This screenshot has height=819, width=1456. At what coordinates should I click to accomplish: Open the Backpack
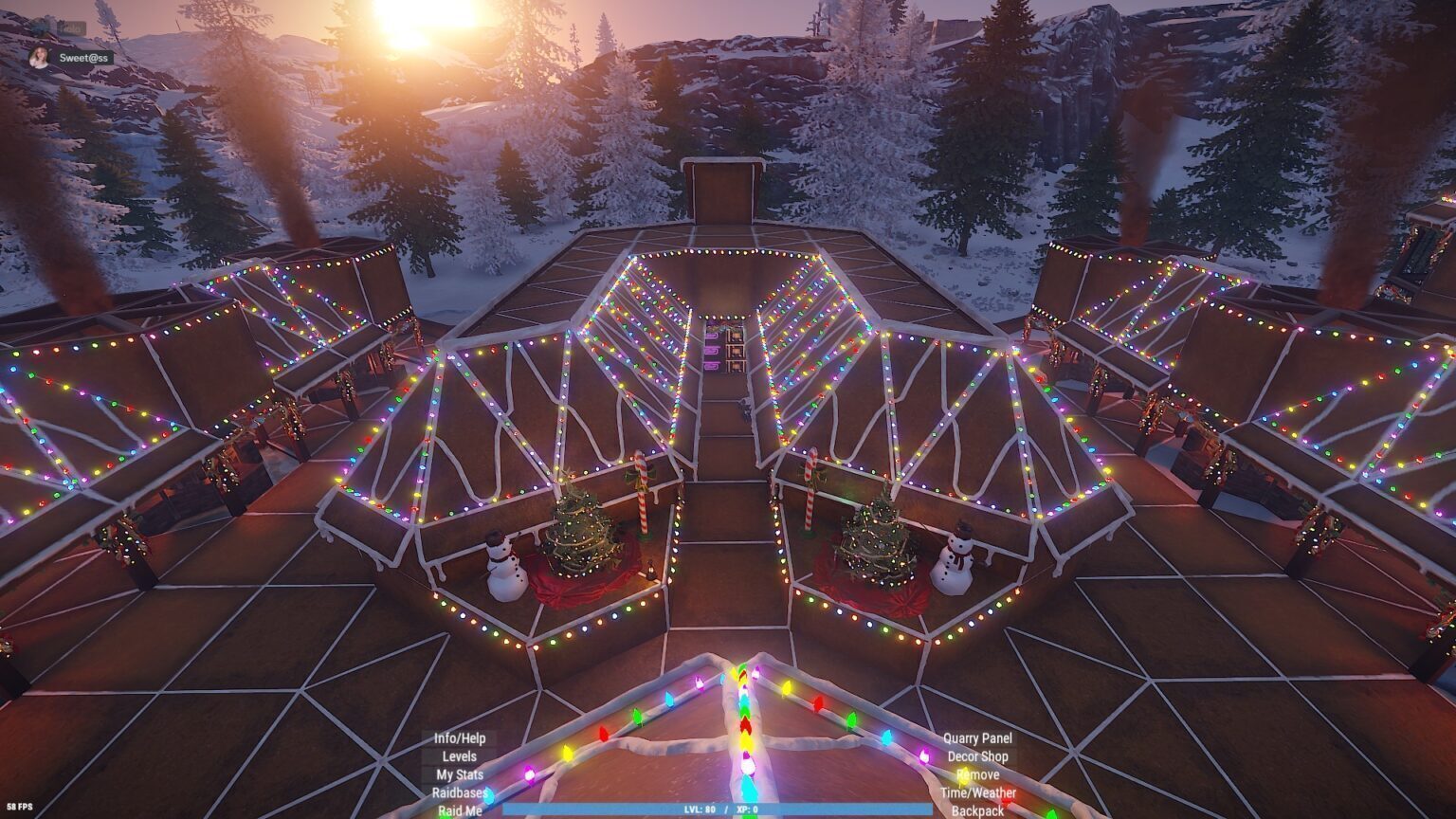click(977, 810)
